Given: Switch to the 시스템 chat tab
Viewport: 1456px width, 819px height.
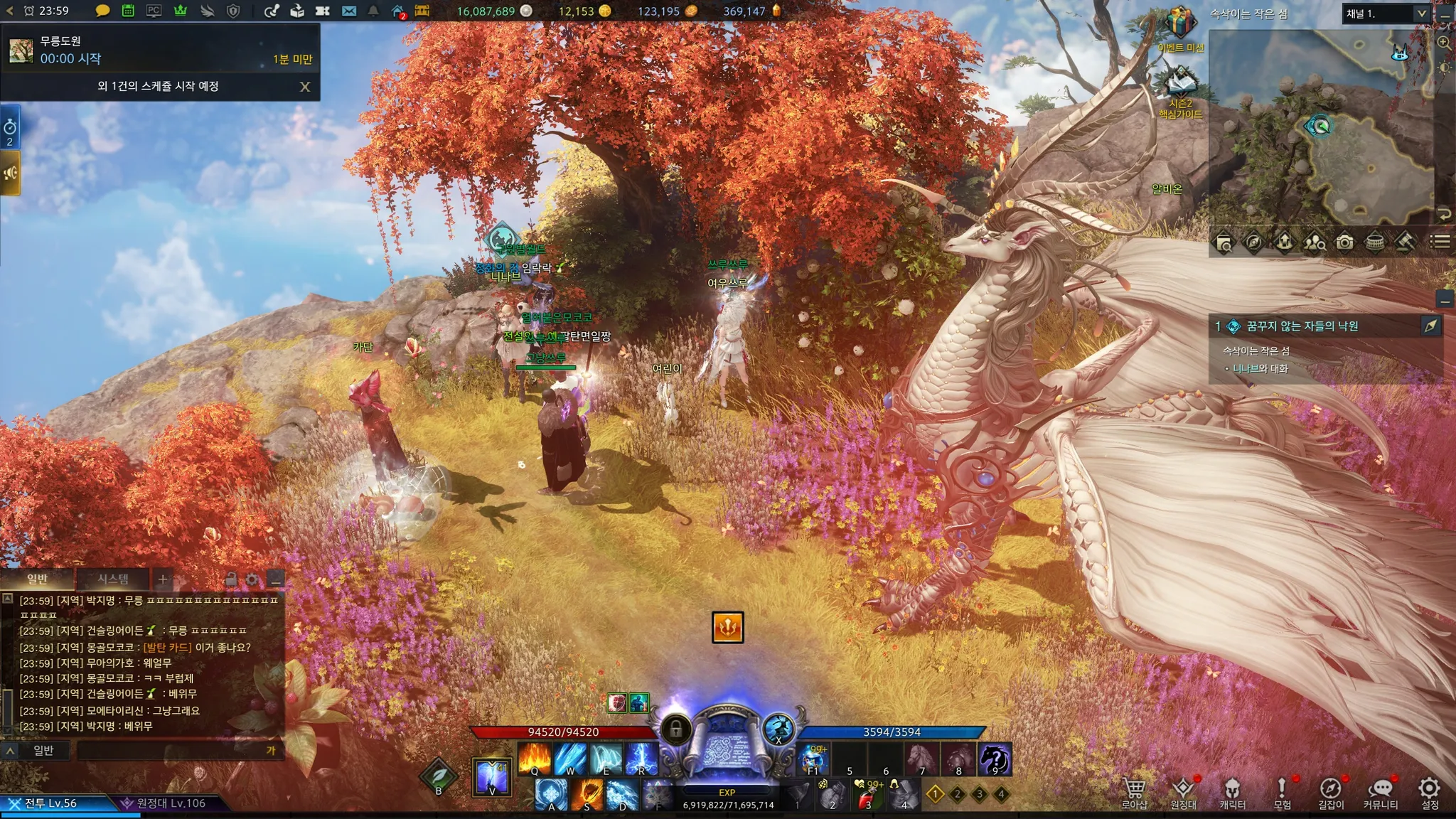Looking at the screenshot, I should click(113, 579).
